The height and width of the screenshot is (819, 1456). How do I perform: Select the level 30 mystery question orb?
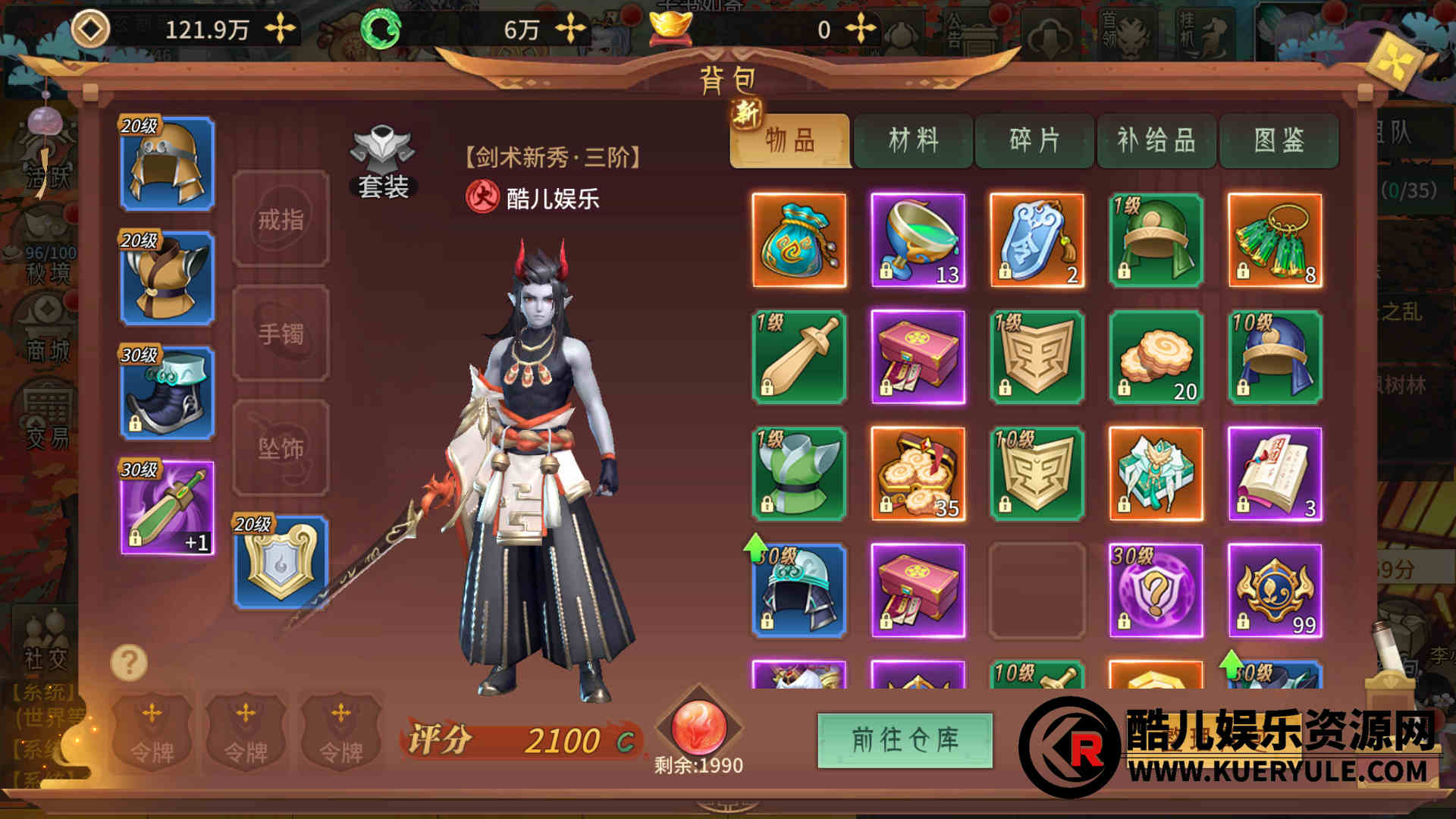(x=1156, y=591)
